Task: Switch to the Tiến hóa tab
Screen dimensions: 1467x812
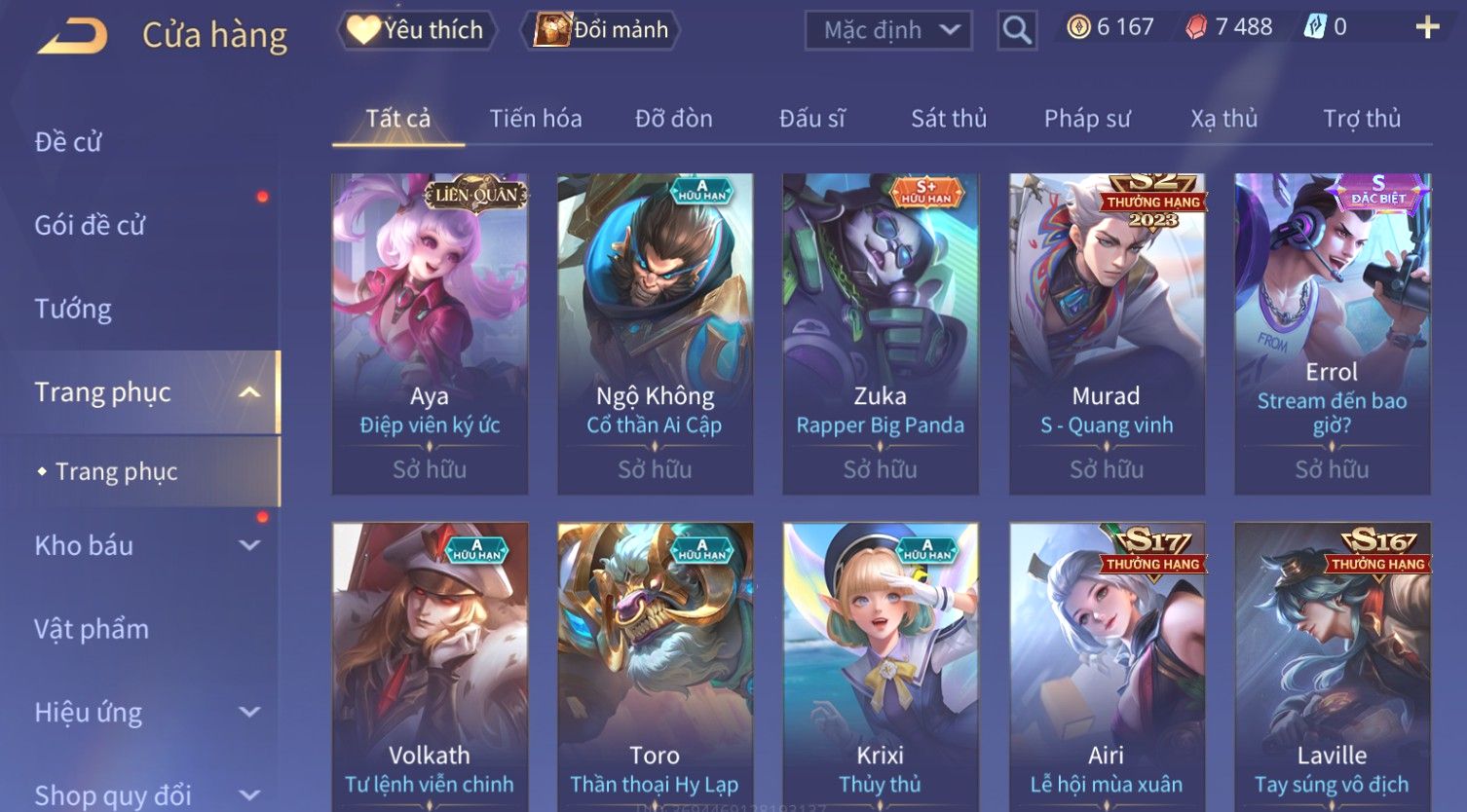Action: click(535, 119)
